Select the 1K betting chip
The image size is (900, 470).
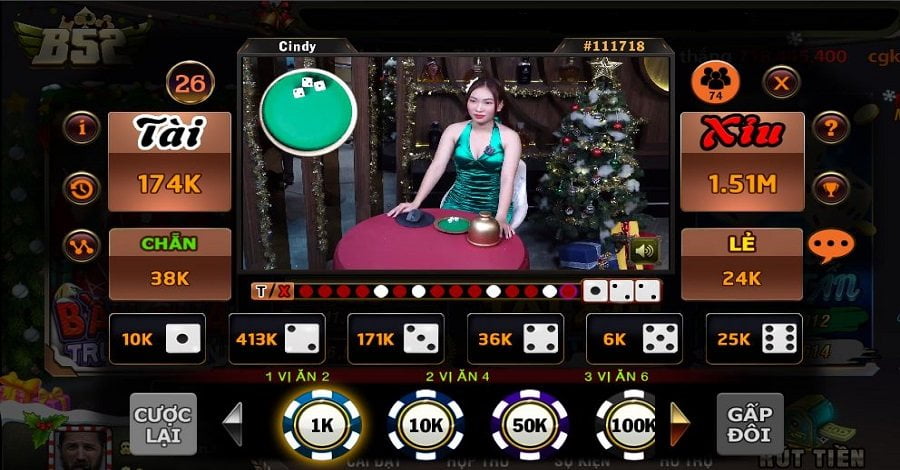pos(321,424)
